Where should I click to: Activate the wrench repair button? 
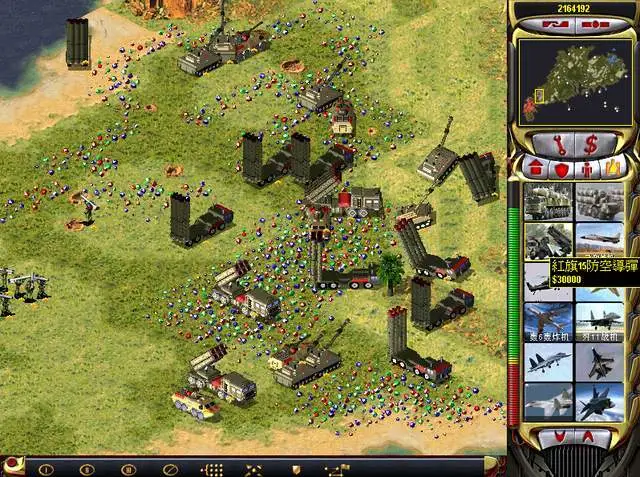pyautogui.click(x=552, y=143)
